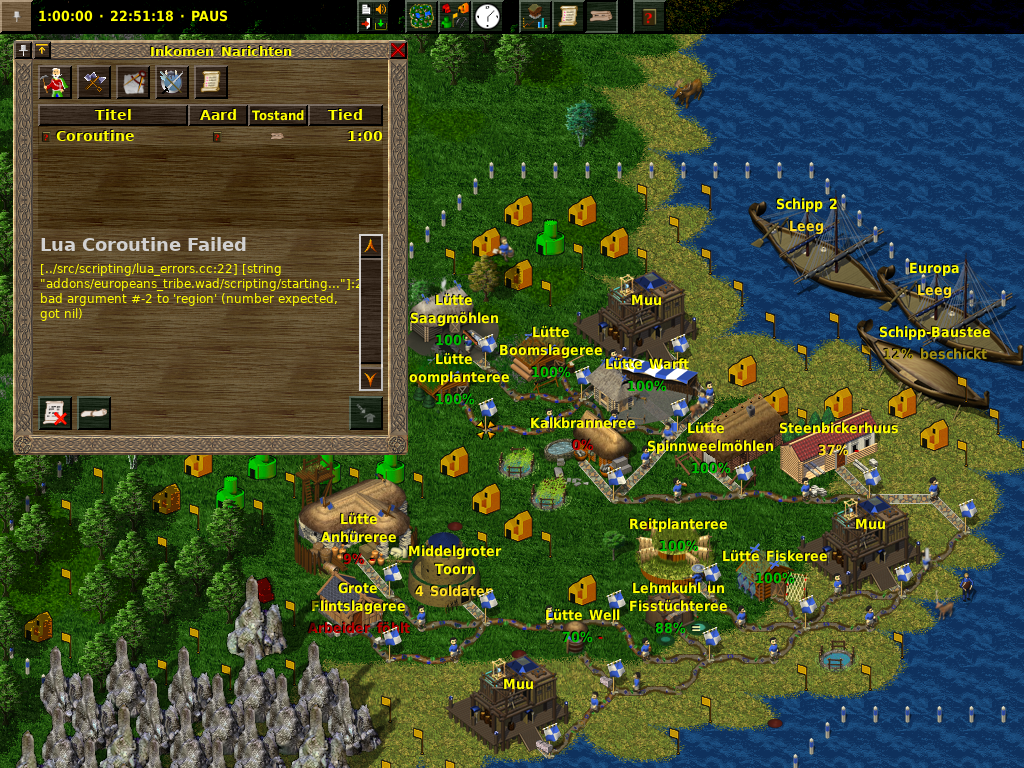Click the message text scroll-up arrow

(371, 246)
